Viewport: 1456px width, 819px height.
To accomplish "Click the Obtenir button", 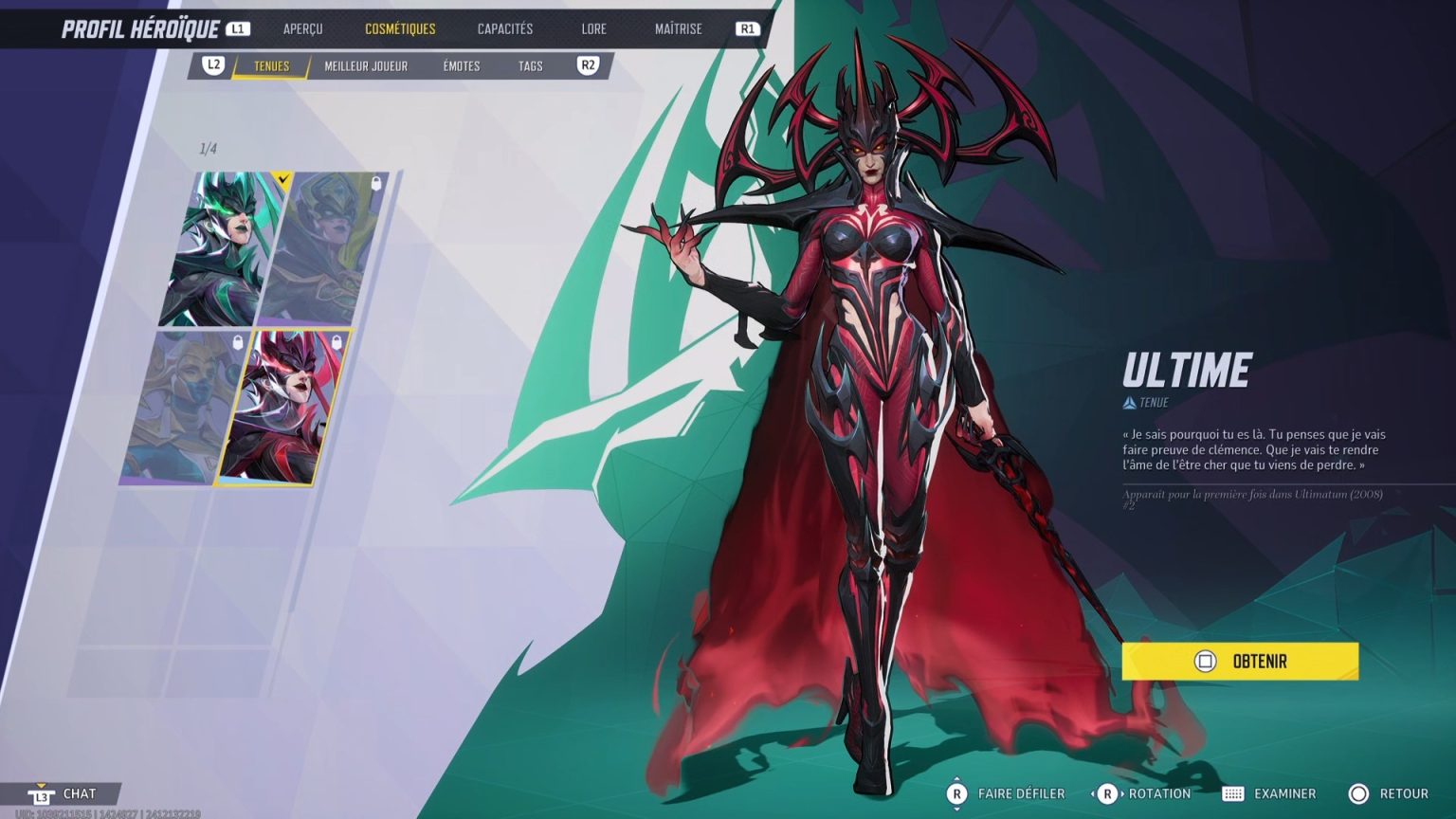I will pos(1238,662).
